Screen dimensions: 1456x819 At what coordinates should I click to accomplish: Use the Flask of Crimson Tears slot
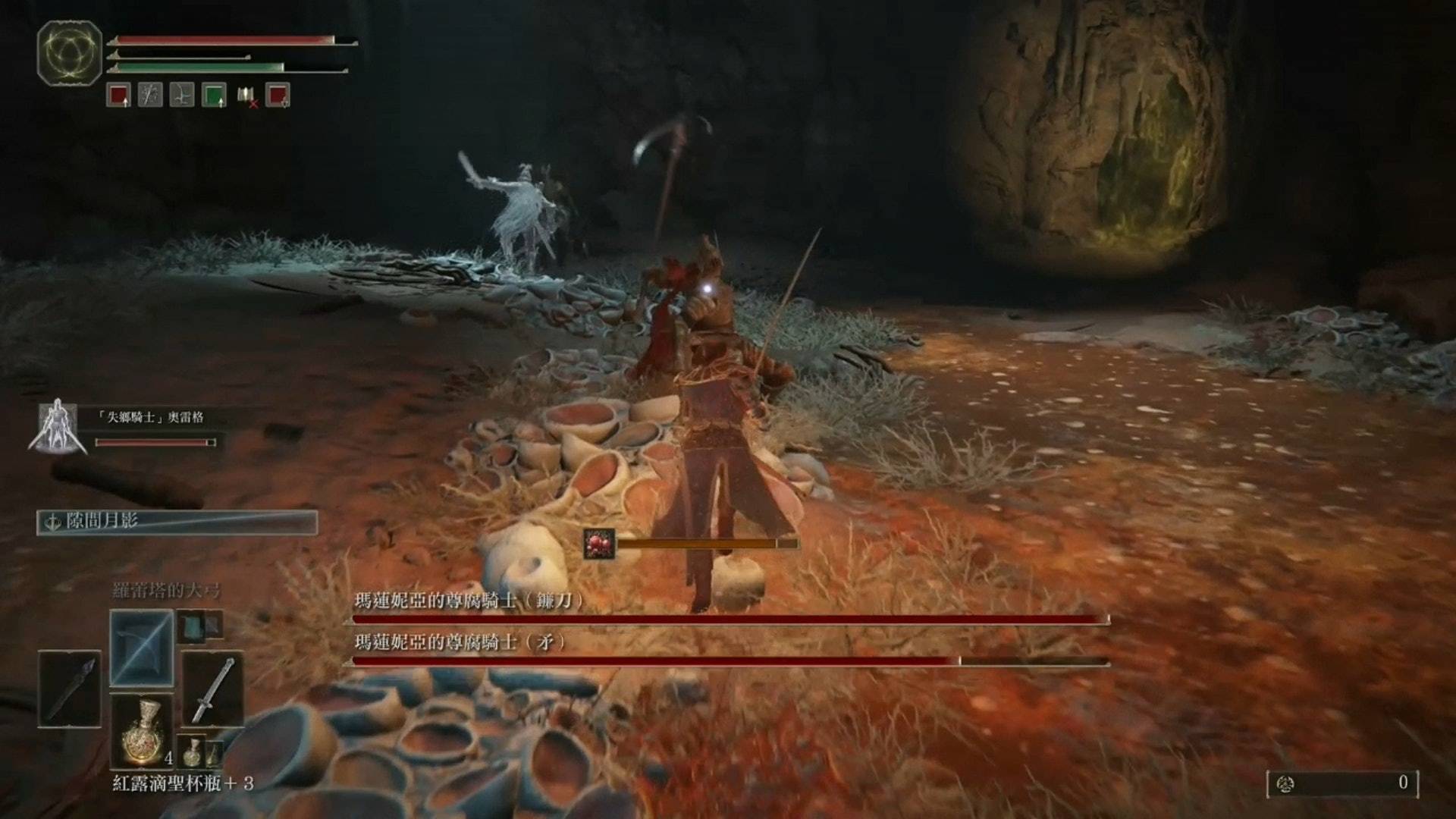click(142, 733)
